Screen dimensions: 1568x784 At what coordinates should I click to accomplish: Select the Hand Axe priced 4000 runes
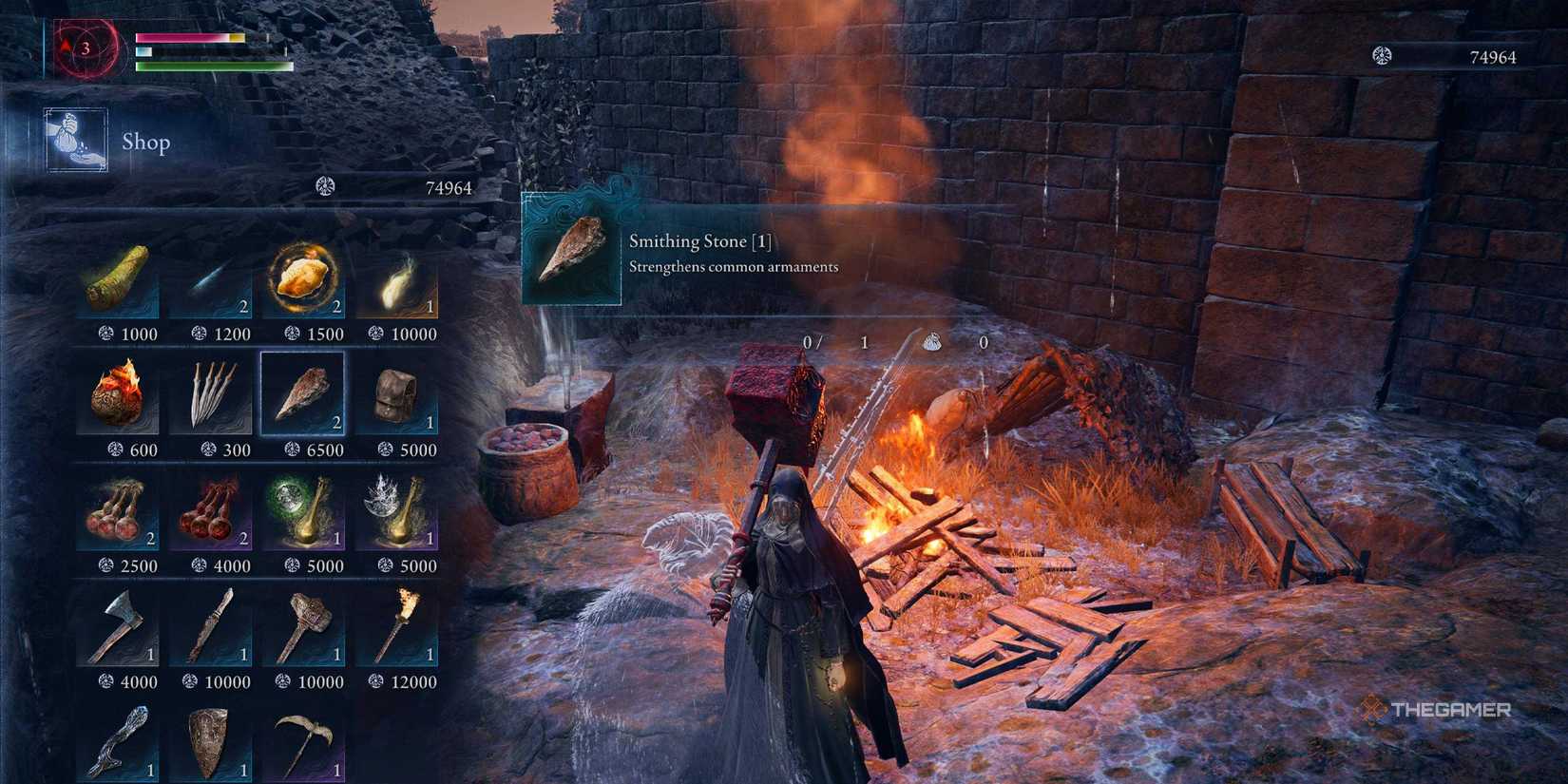click(119, 627)
